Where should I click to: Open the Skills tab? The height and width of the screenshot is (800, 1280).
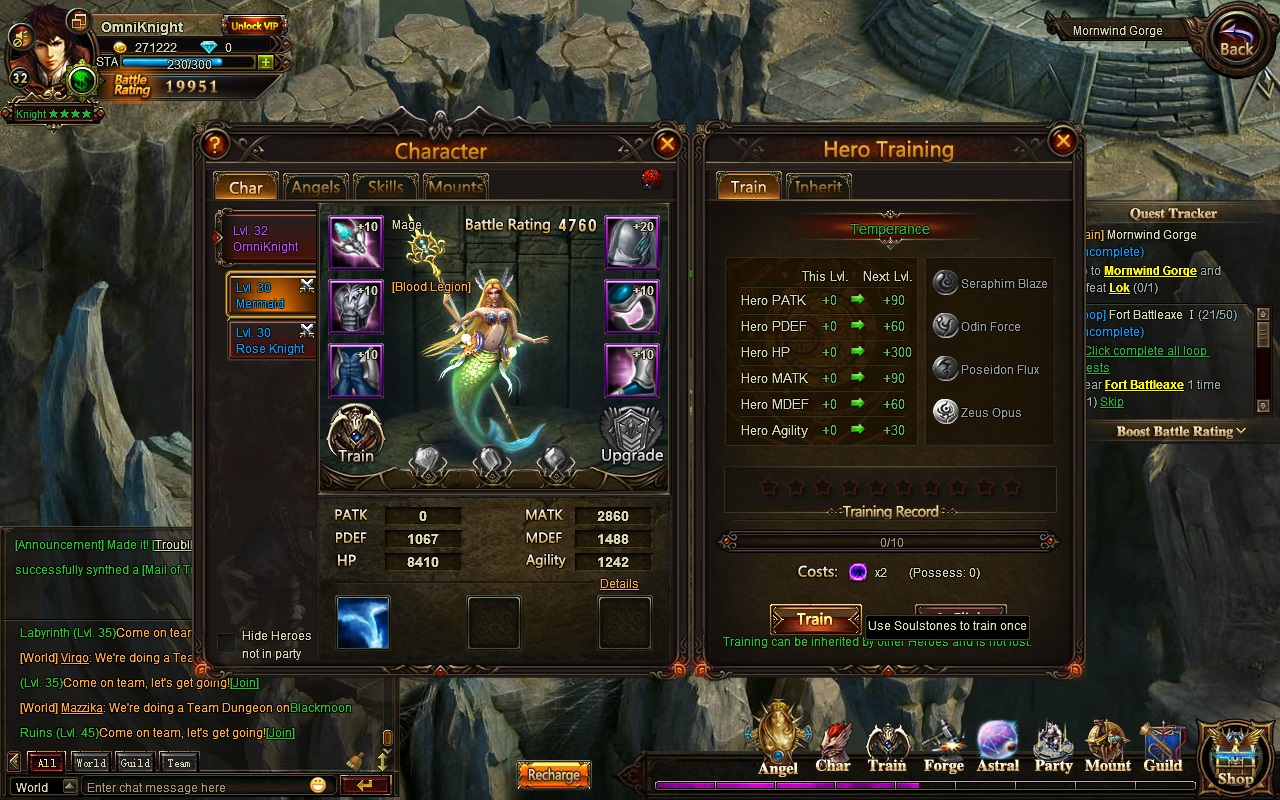(385, 187)
